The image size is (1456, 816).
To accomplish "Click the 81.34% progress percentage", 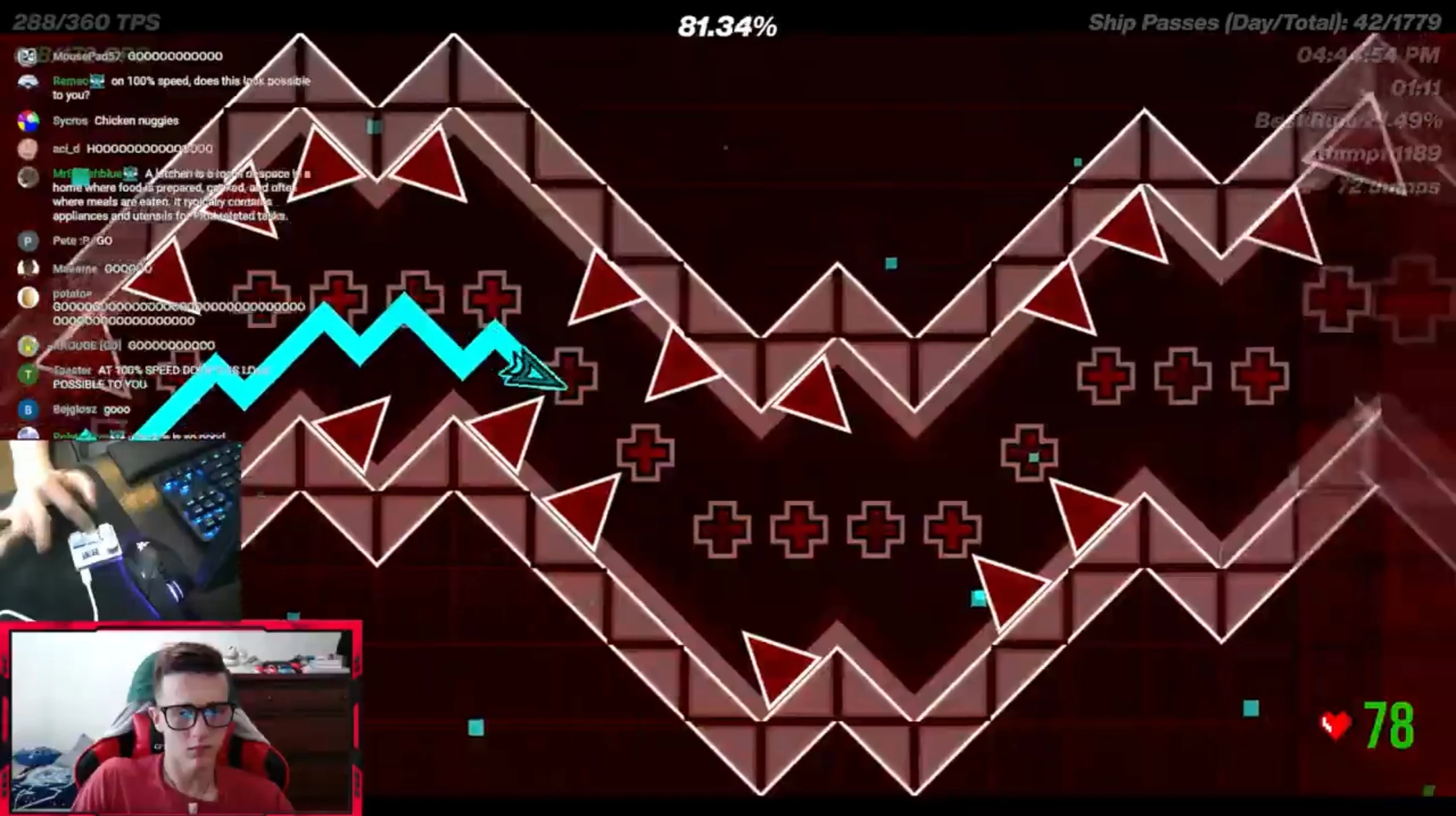I will coord(727,26).
